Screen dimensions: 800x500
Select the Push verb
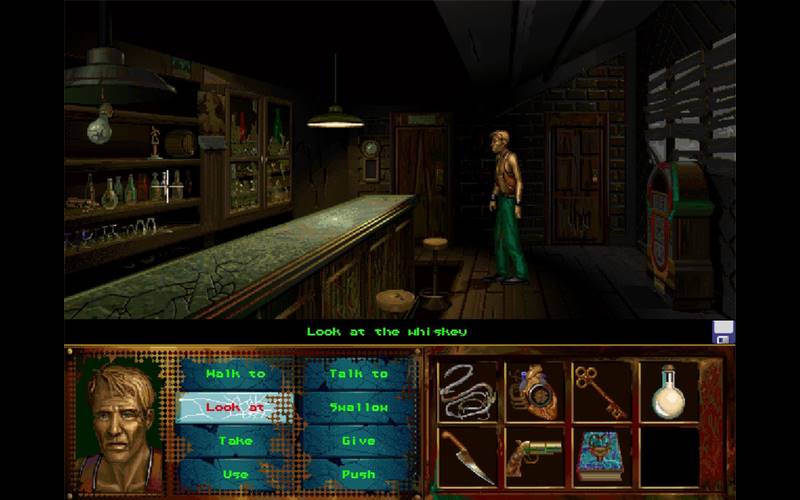click(358, 473)
